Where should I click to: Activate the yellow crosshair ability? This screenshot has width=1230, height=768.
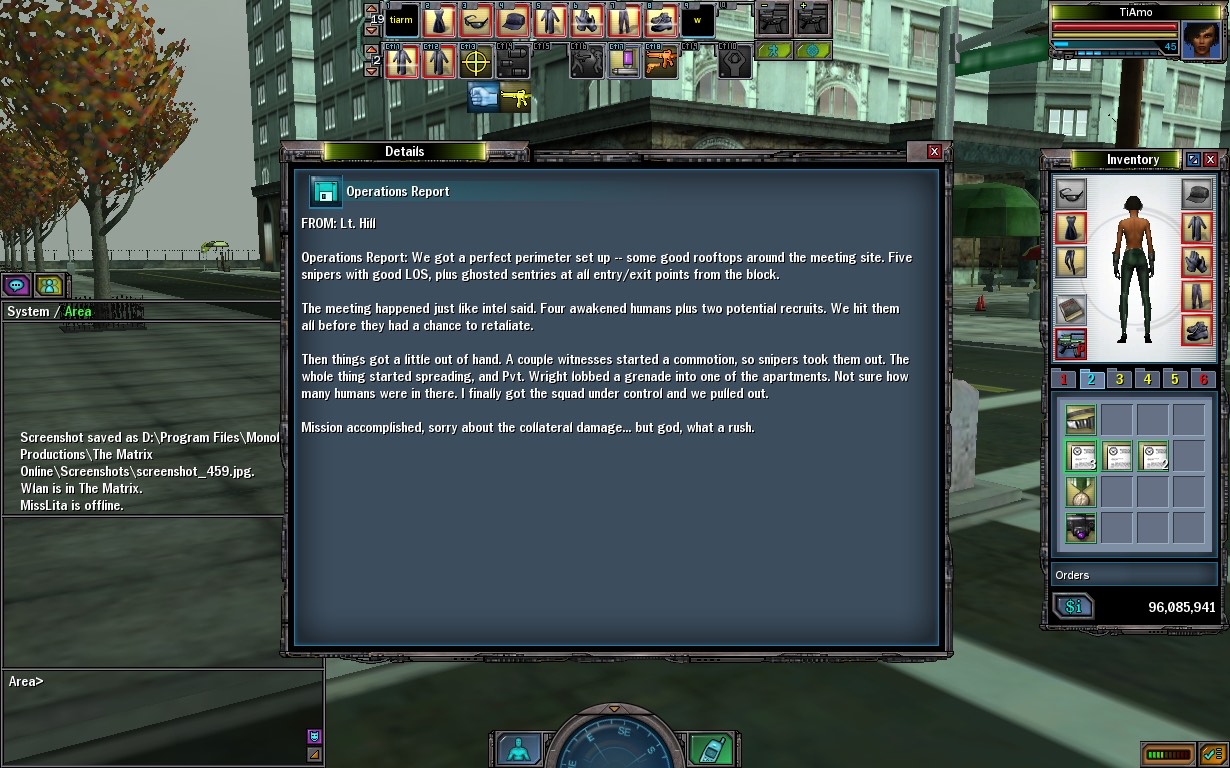(x=475, y=62)
